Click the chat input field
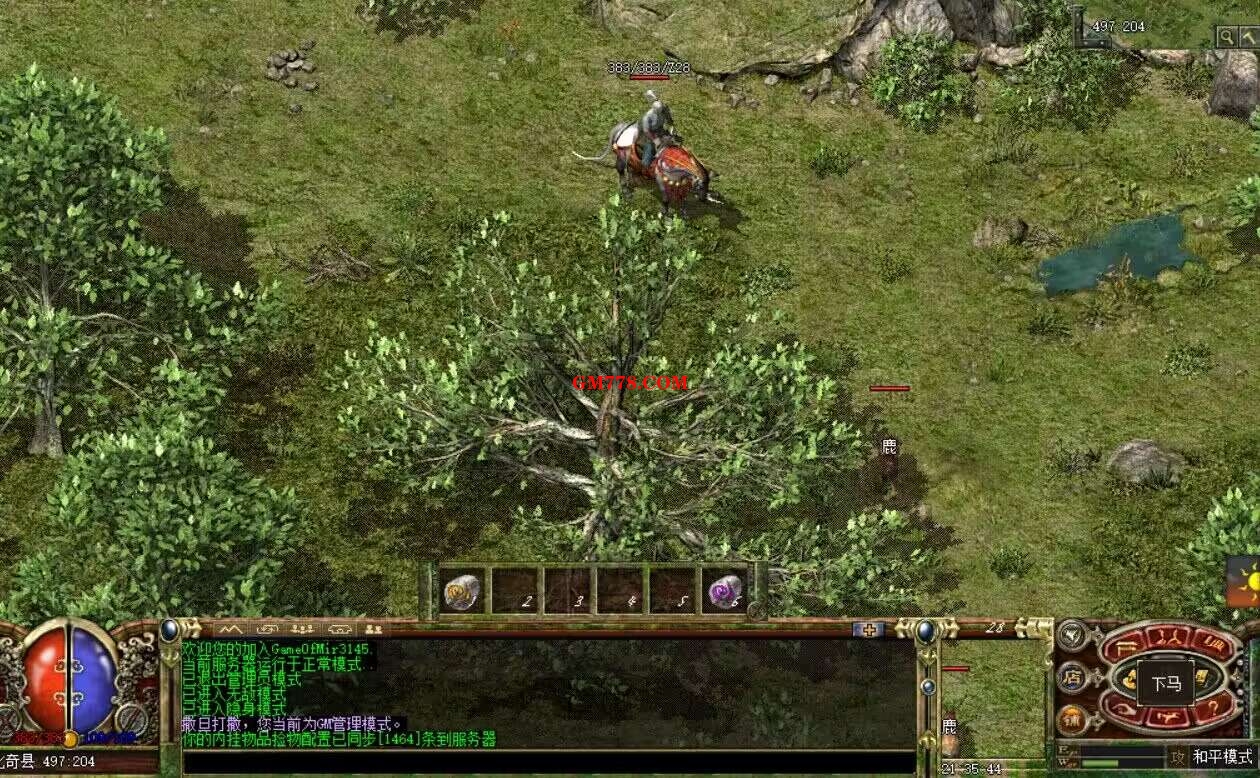The height and width of the screenshot is (778, 1260). pos(548,763)
